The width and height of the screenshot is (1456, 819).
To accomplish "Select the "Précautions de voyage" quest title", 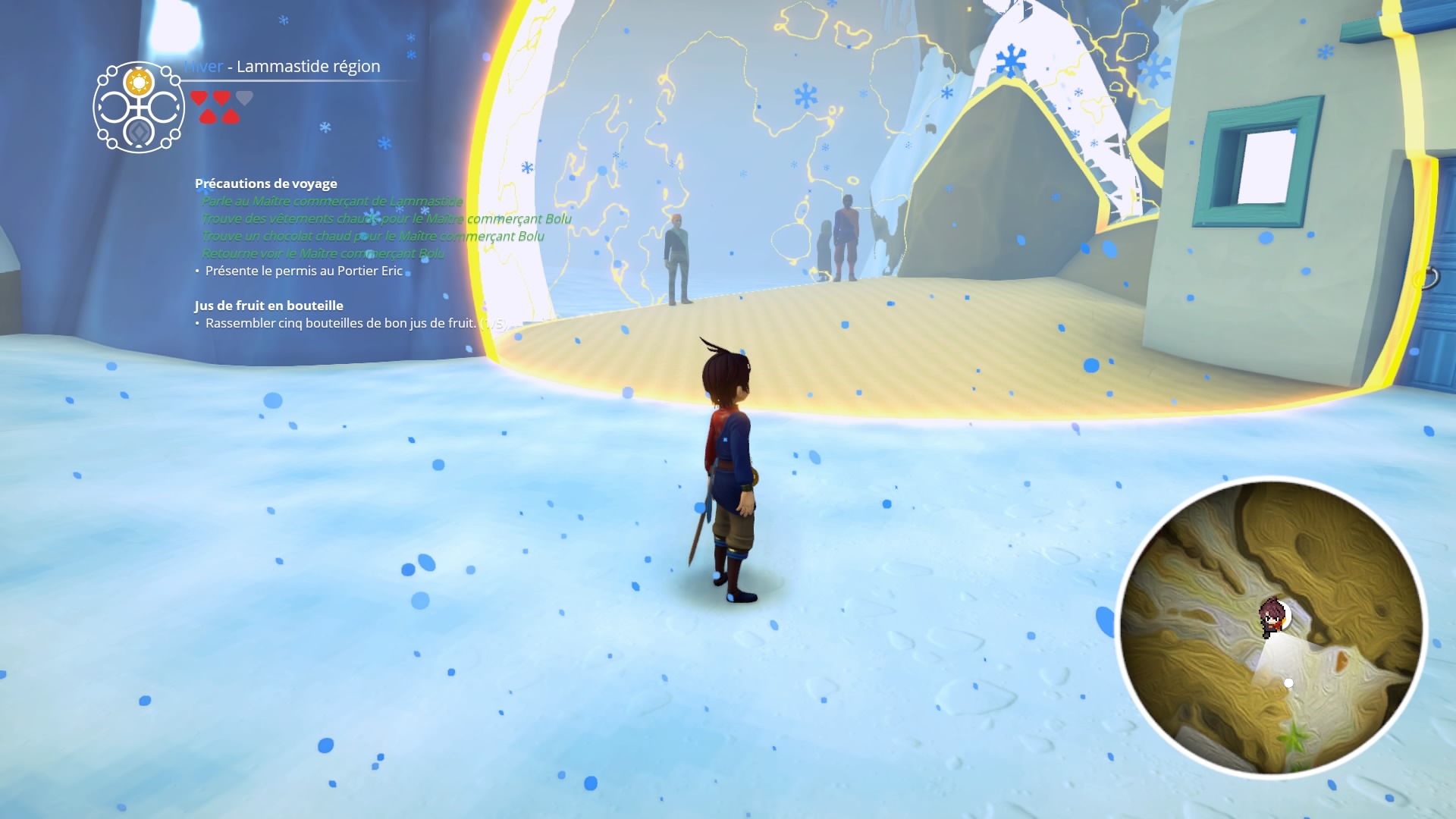I will [265, 184].
